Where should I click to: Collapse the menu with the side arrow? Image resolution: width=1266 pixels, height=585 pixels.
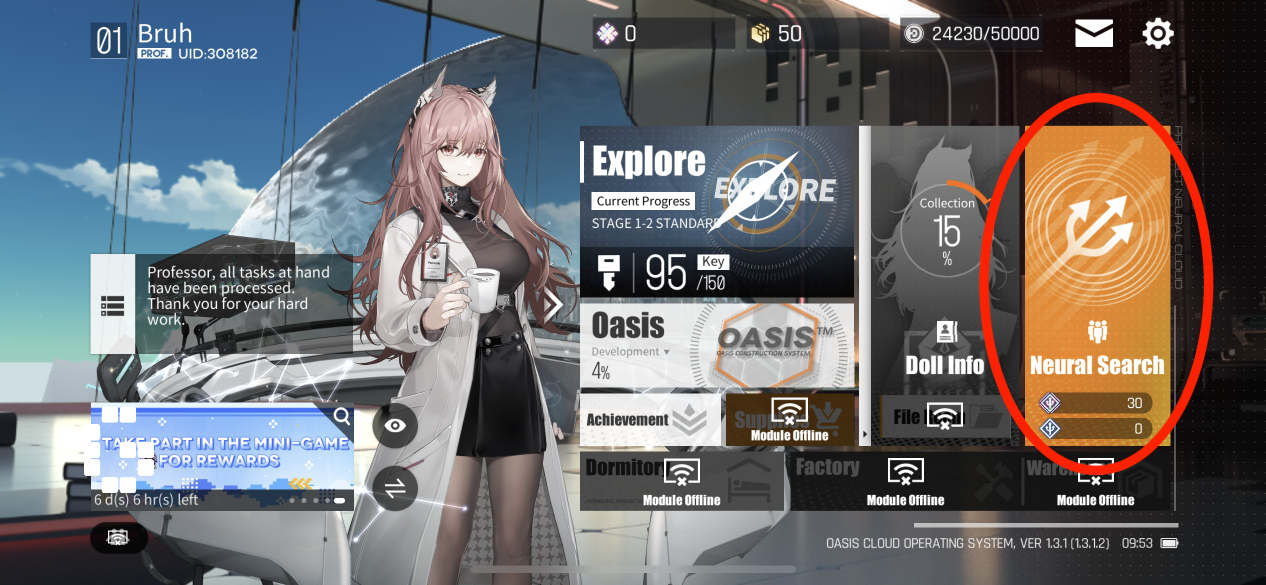click(553, 306)
